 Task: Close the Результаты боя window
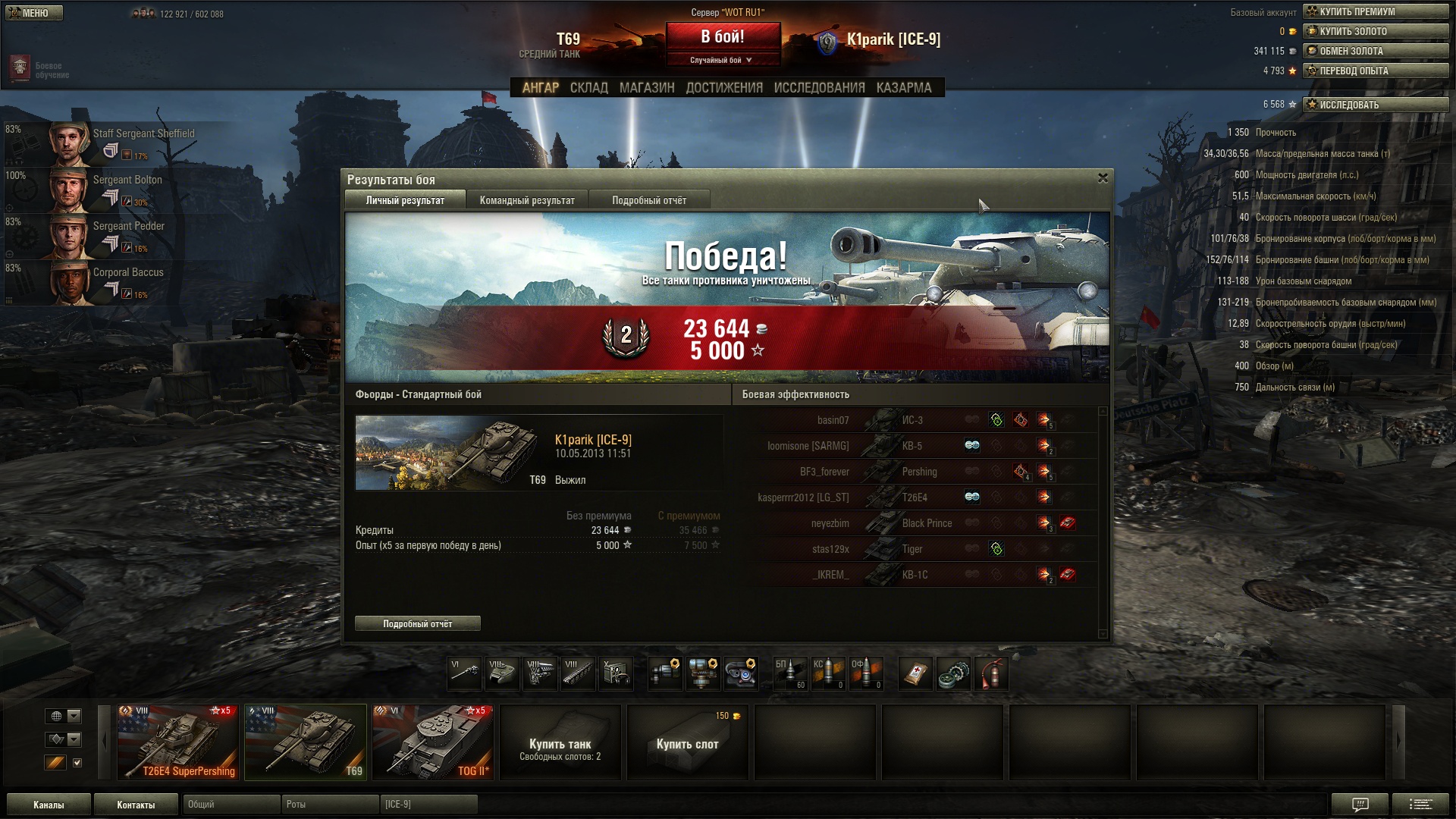pos(1103,178)
